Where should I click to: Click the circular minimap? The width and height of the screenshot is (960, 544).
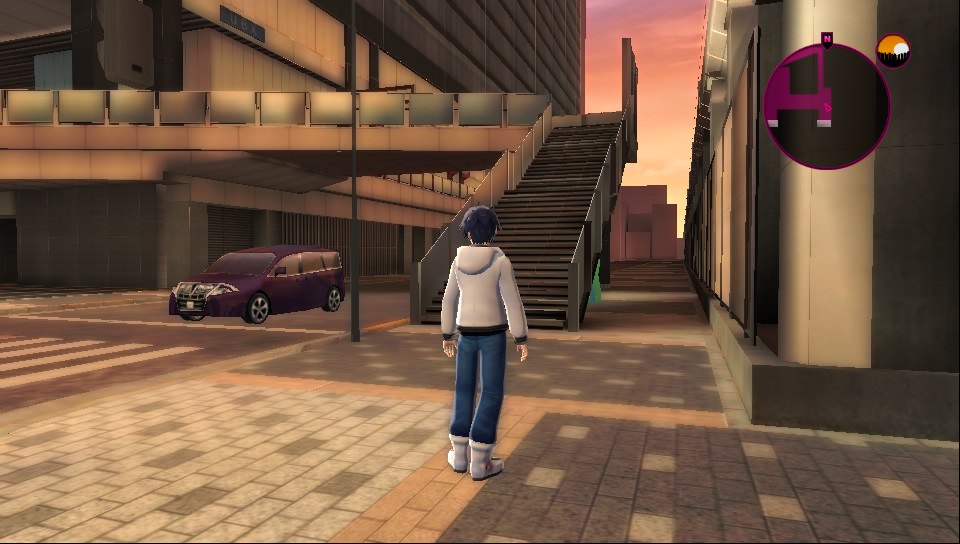[826, 106]
